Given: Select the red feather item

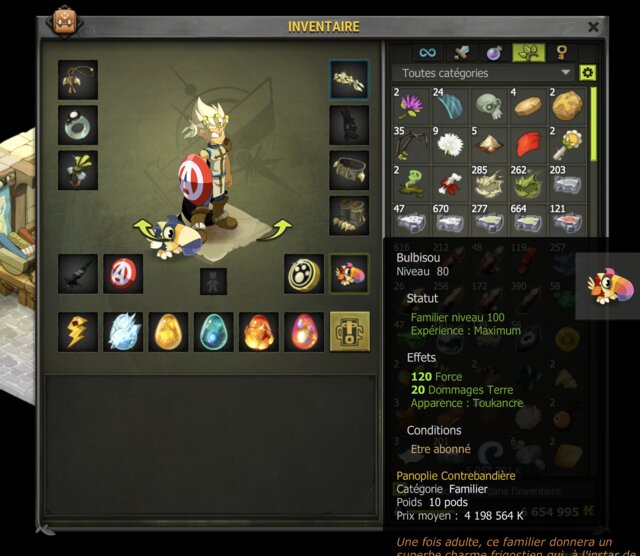Looking at the screenshot, I should pos(529,145).
